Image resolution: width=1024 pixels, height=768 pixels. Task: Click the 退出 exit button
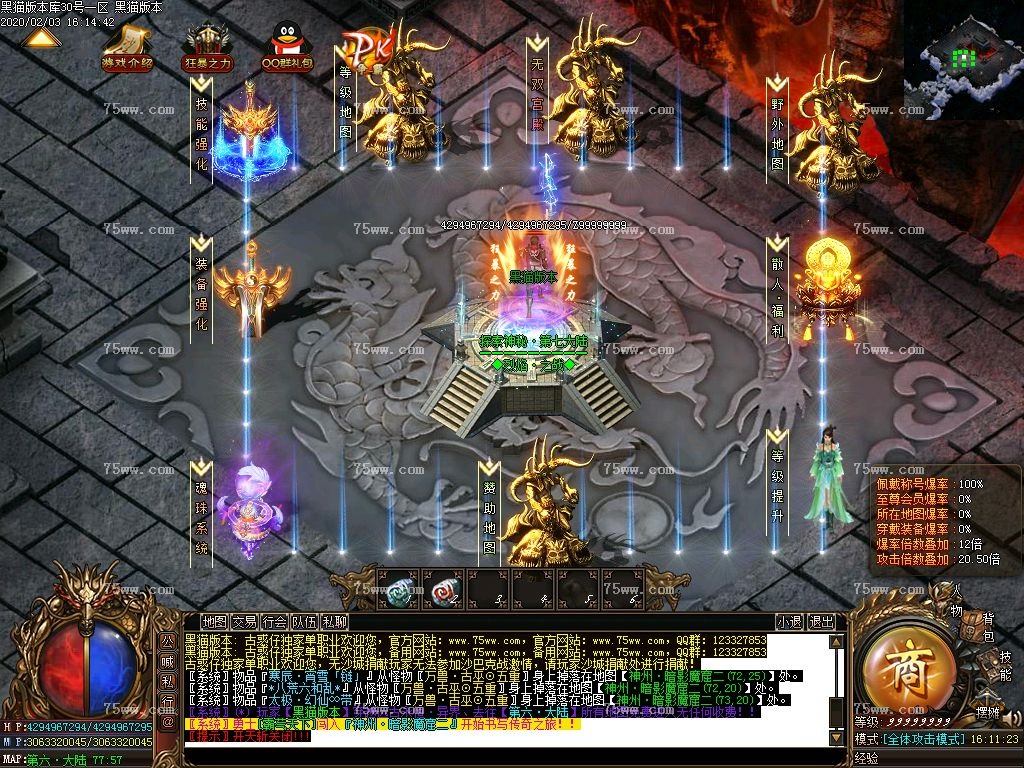click(821, 622)
